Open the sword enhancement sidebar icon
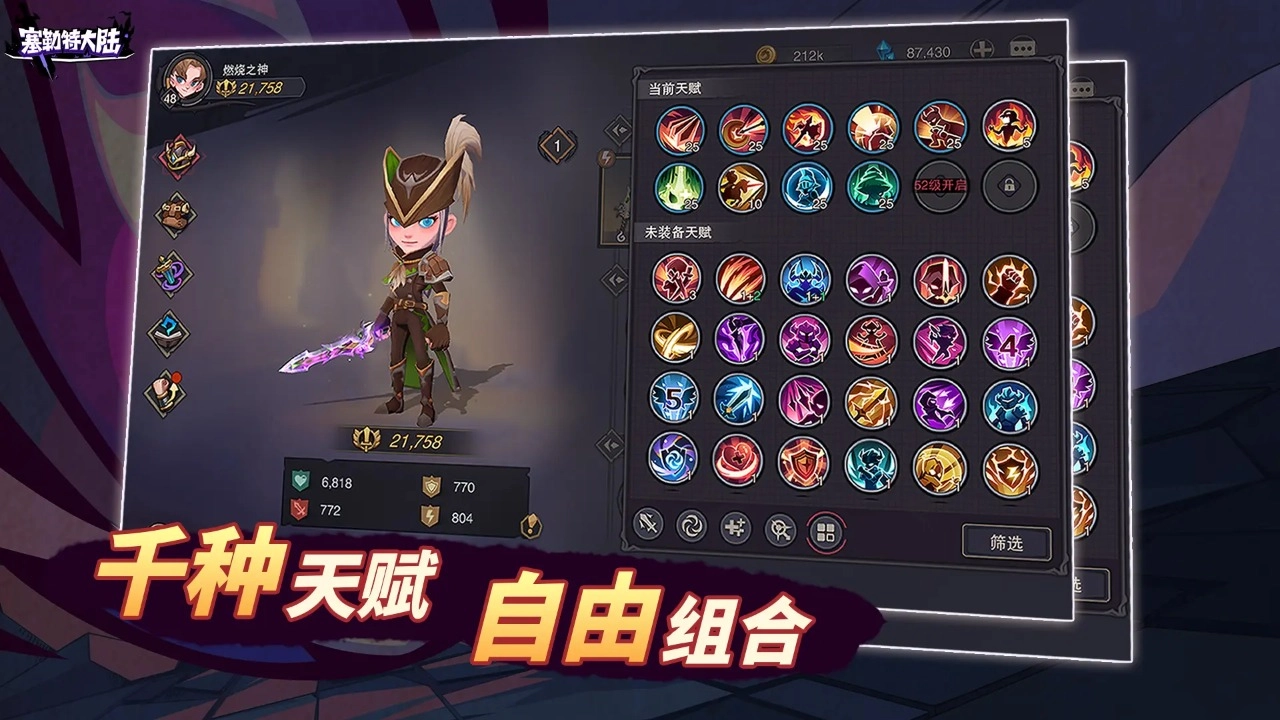 coord(173,272)
